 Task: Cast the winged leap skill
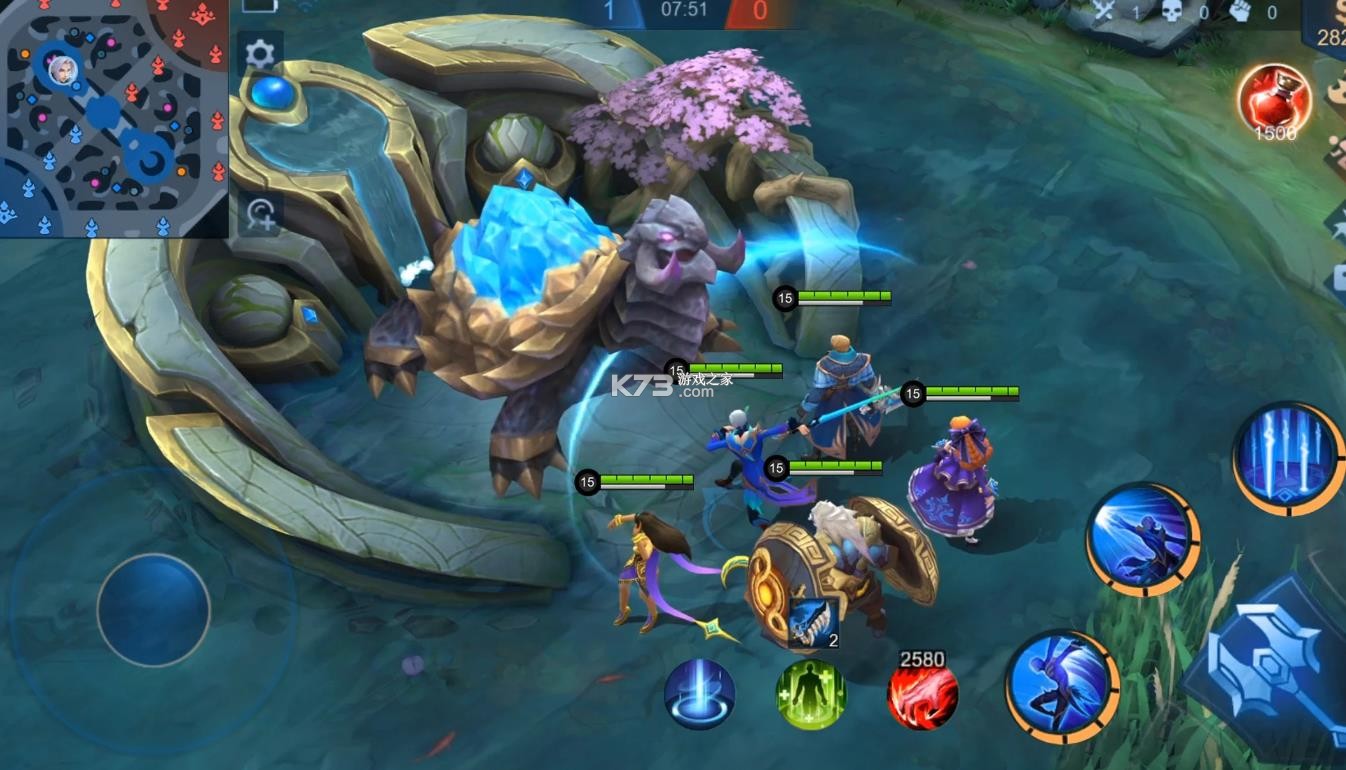pos(1061,686)
